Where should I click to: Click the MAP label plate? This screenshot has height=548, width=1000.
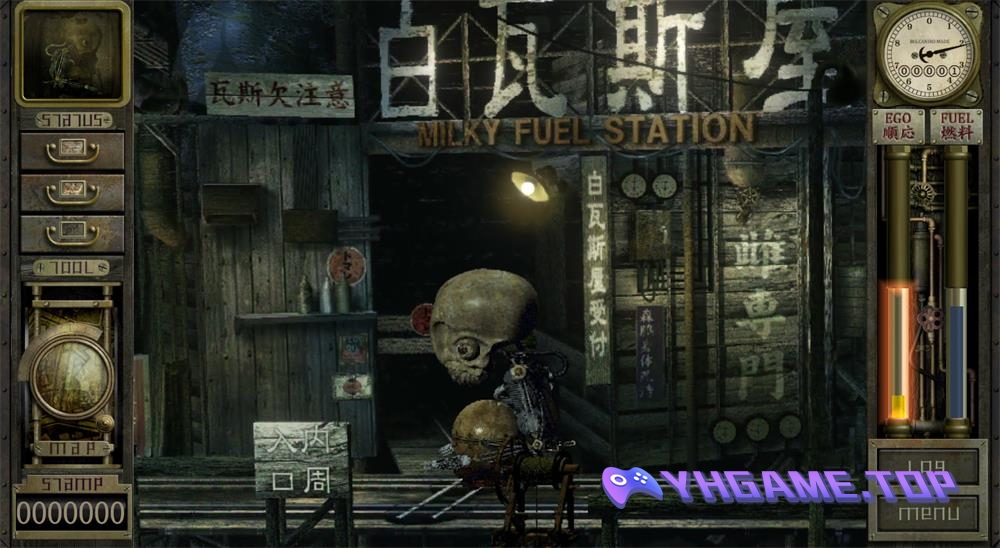click(72, 449)
